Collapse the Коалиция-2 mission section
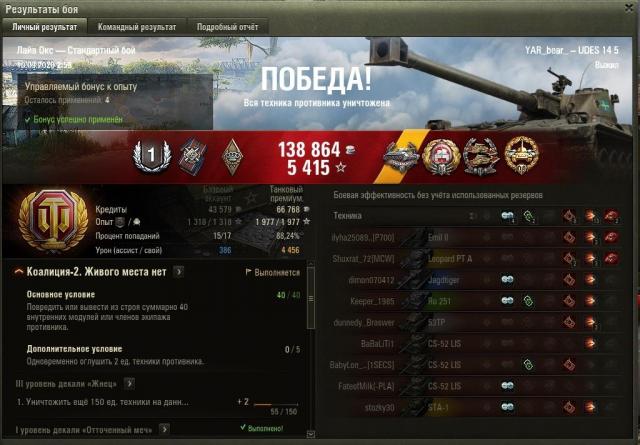The width and height of the screenshot is (640, 445). pyautogui.click(x=19, y=271)
